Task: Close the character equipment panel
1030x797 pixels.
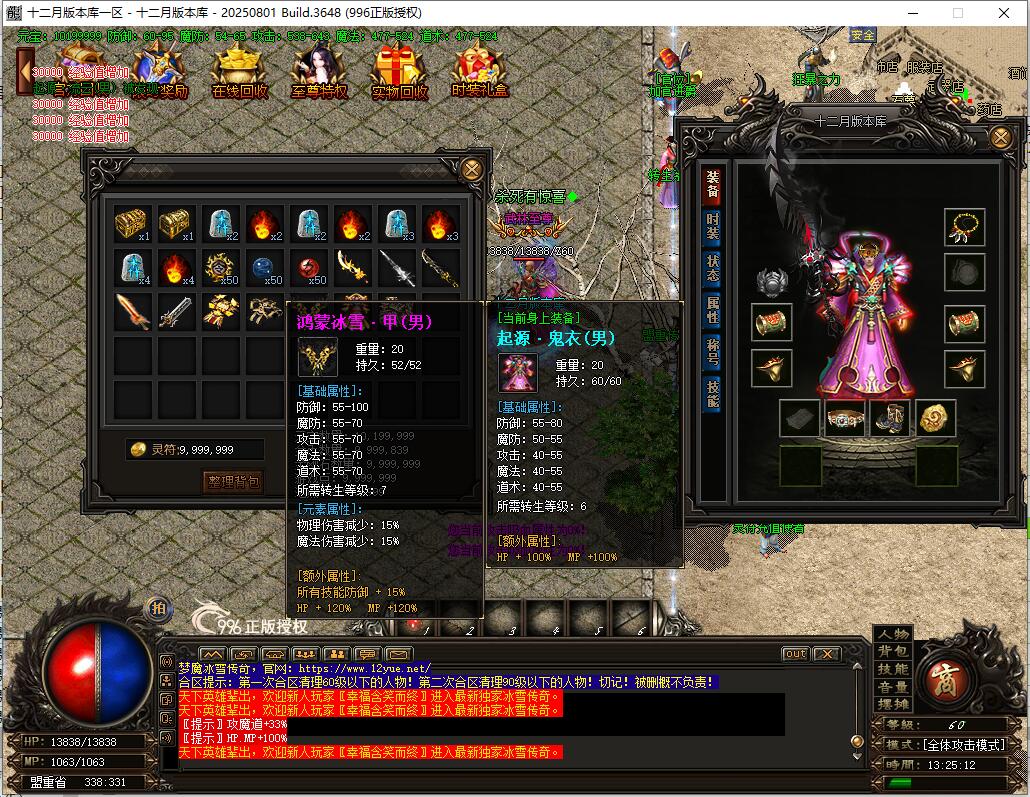Action: pyautogui.click(x=1000, y=138)
